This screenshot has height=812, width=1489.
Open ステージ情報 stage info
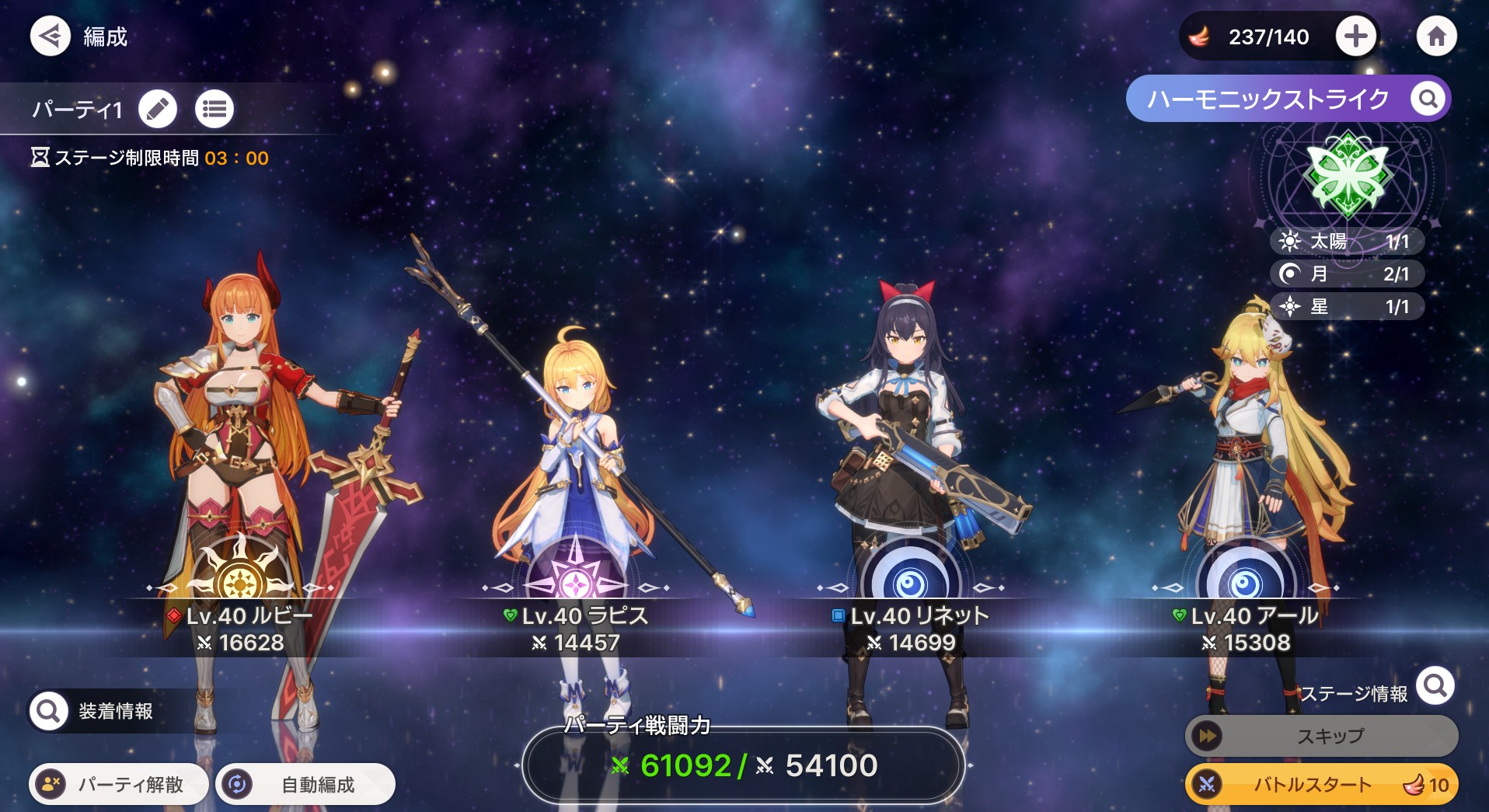(x=1435, y=686)
